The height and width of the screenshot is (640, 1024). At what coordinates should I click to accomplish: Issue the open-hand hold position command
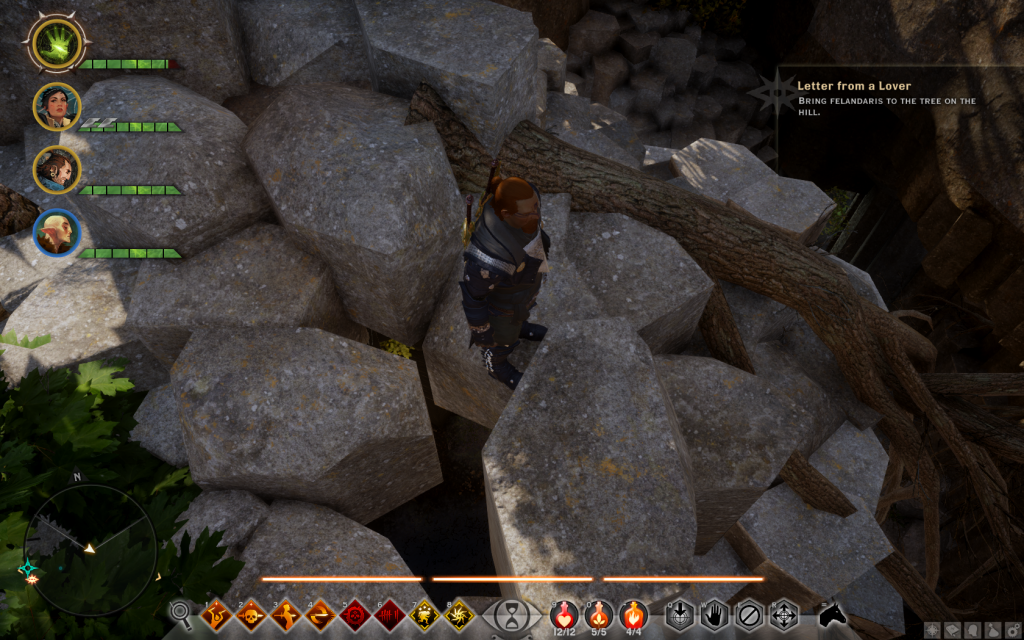(714, 613)
